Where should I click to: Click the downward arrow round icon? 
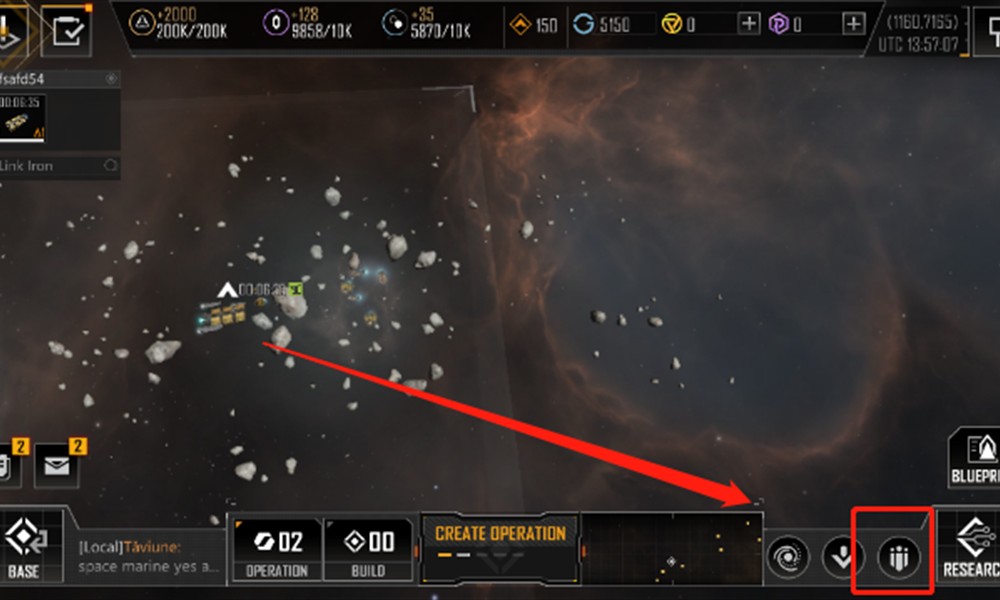pyautogui.click(x=842, y=557)
